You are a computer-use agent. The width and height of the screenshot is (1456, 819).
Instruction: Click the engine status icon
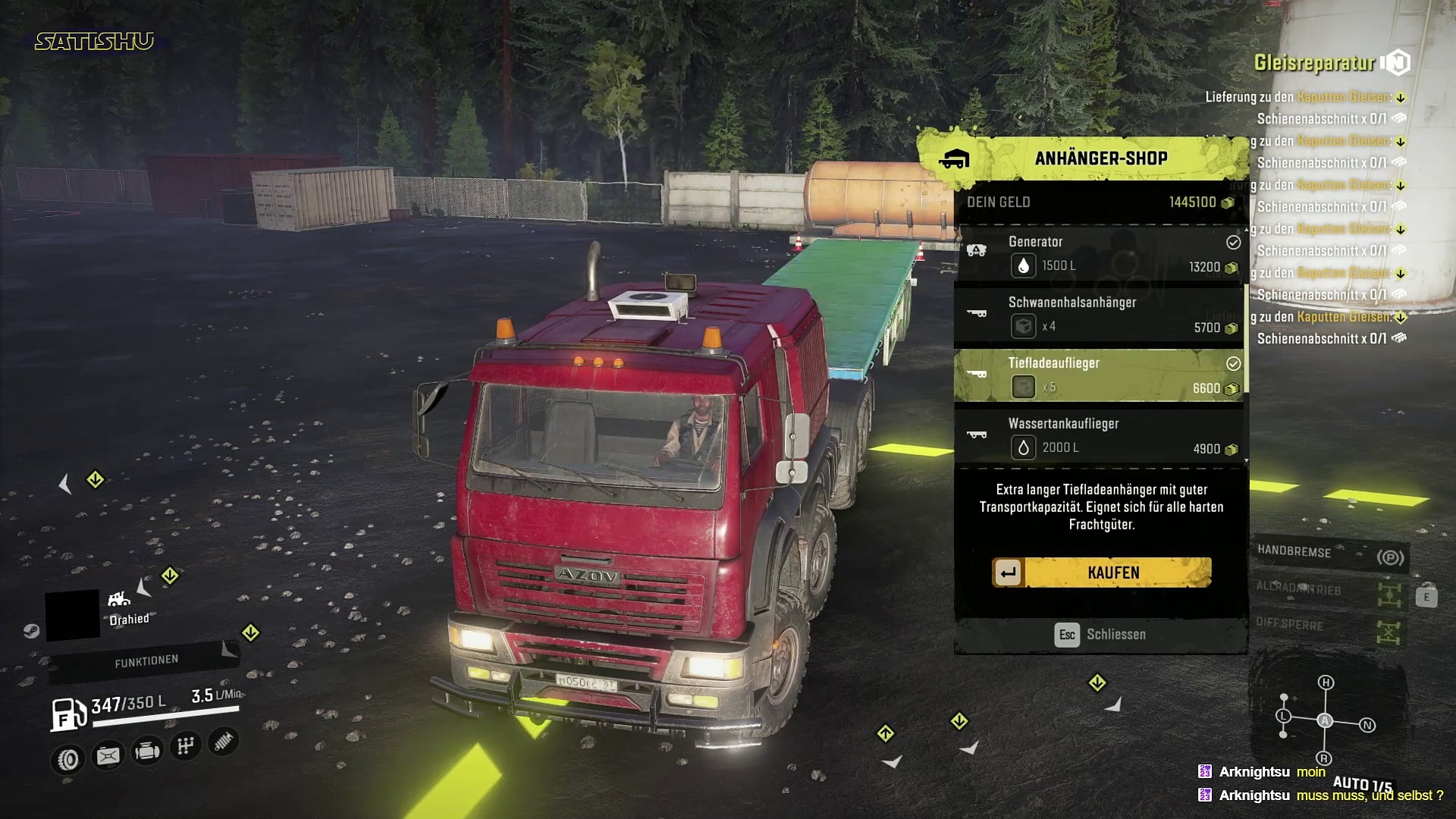coord(147,752)
